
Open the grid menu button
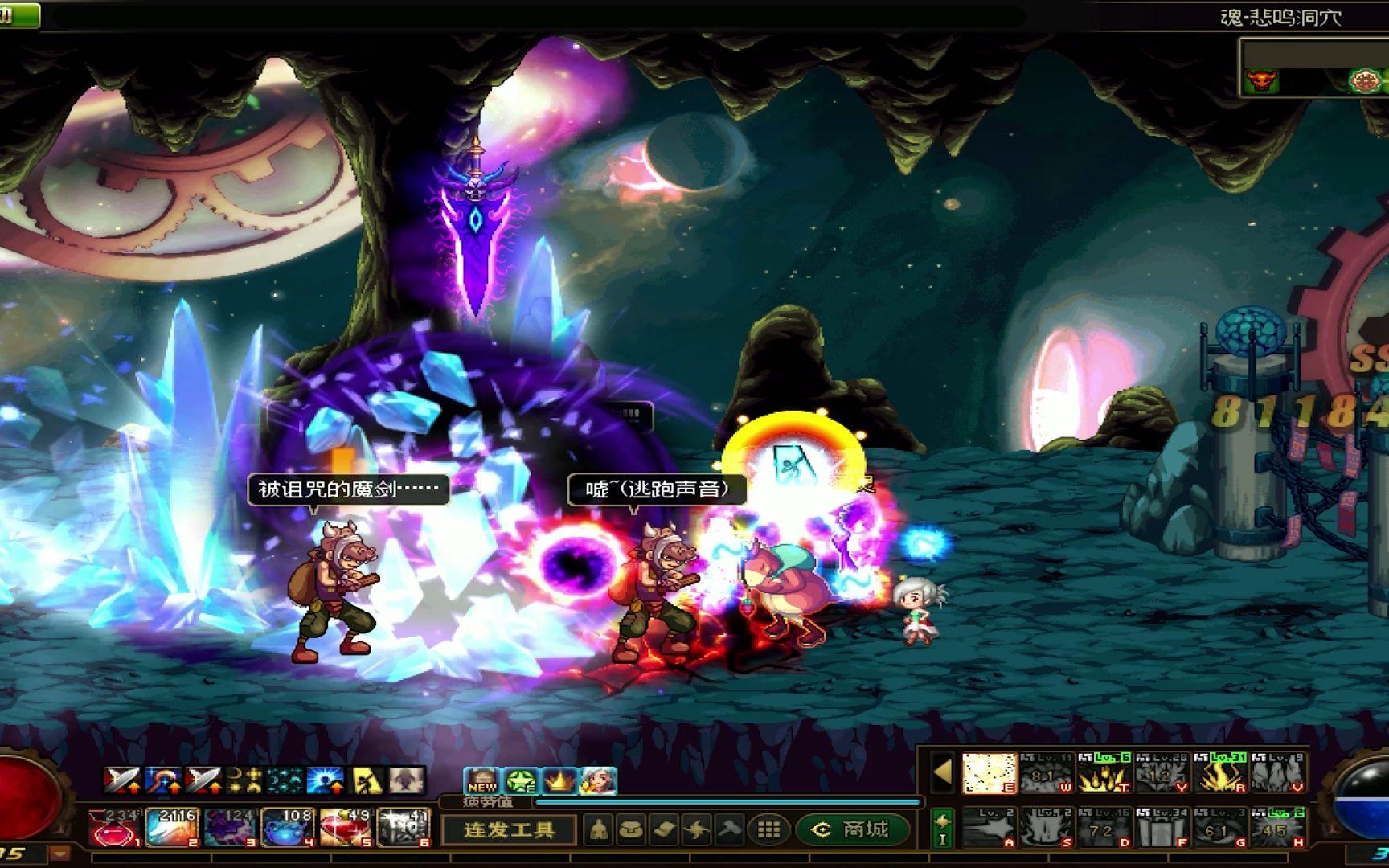pos(768,829)
